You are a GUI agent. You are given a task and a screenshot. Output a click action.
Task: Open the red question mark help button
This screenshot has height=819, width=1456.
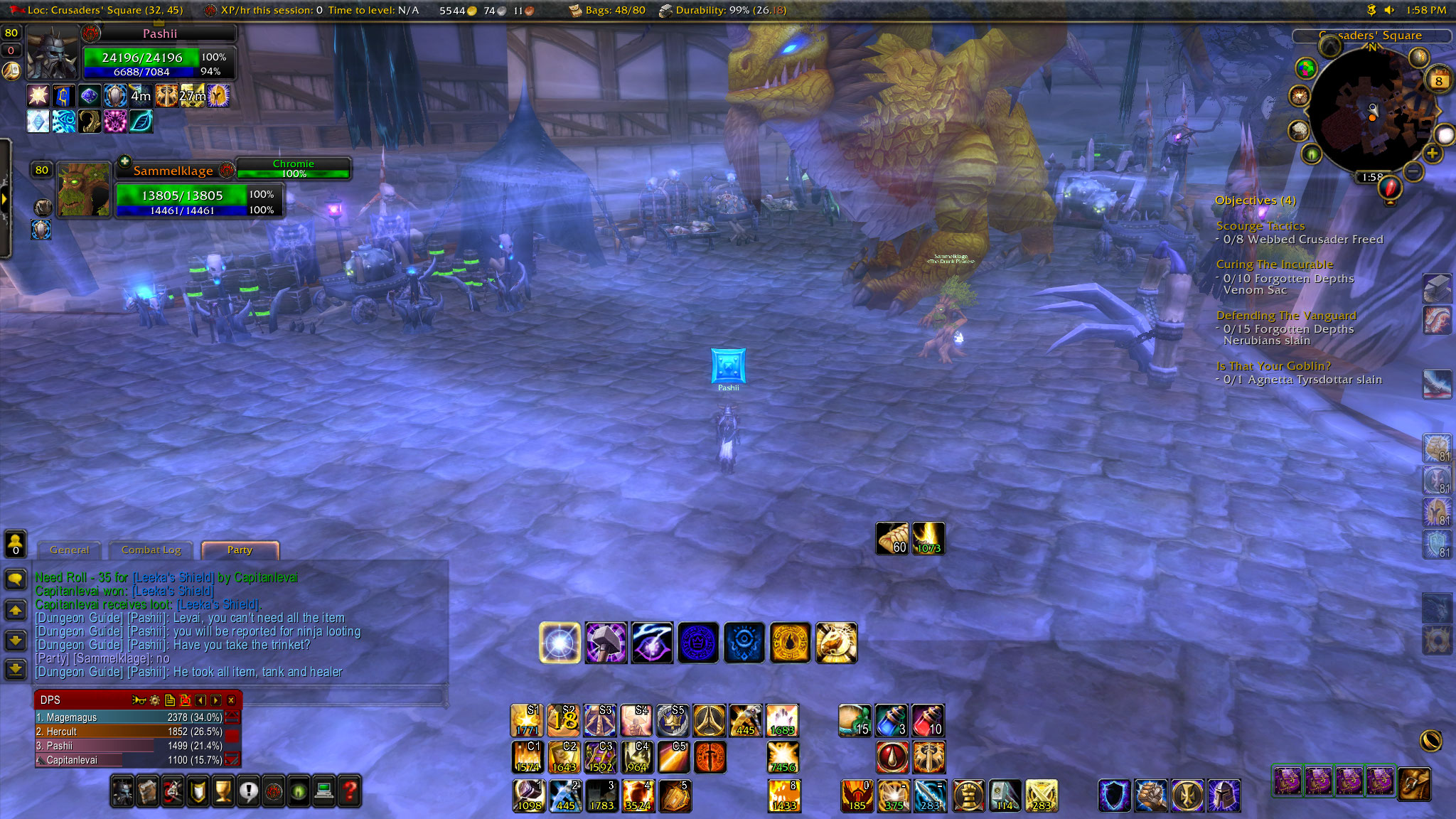click(350, 791)
